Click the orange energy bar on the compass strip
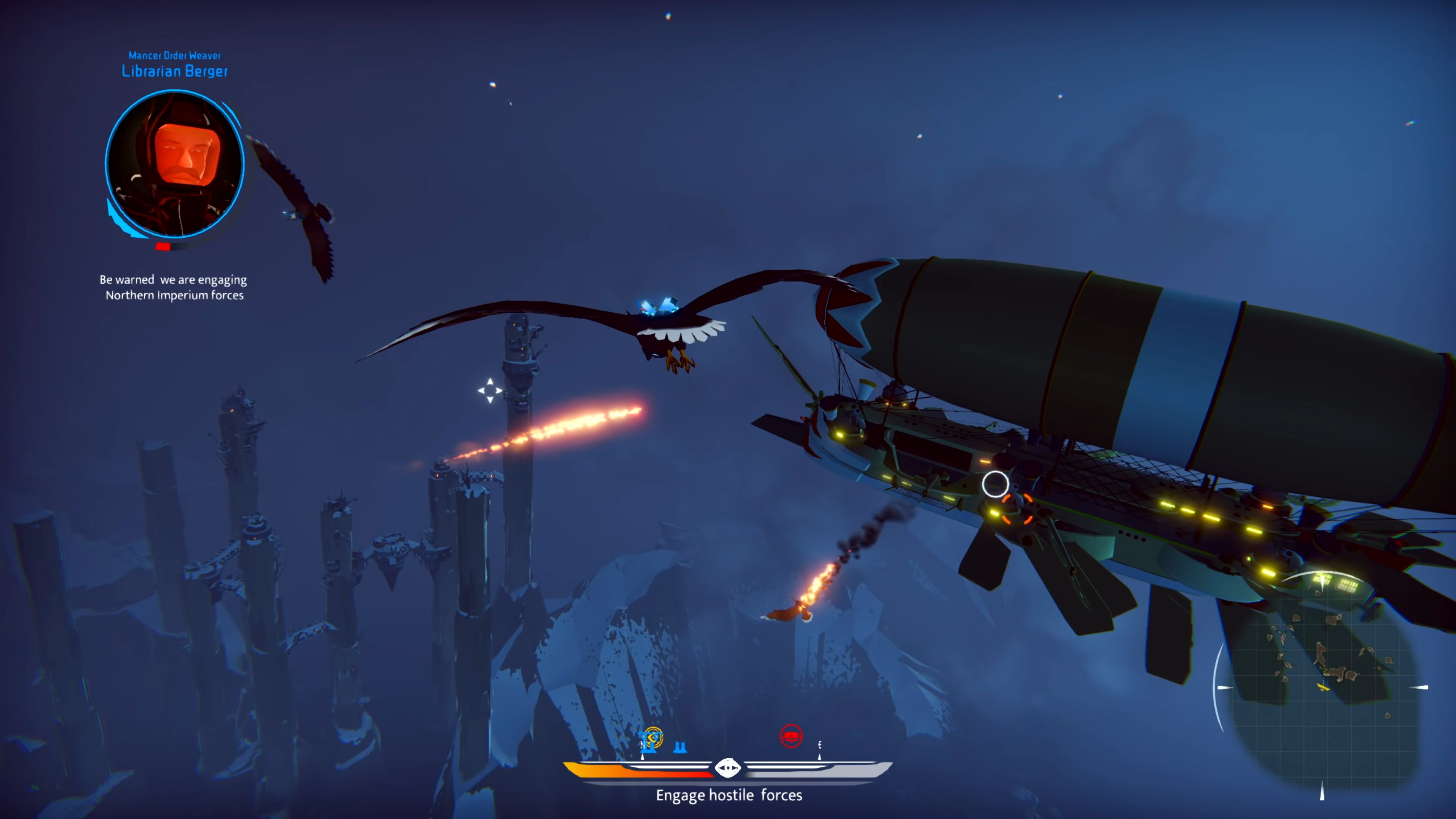This screenshot has height=819, width=1456. tap(610, 772)
